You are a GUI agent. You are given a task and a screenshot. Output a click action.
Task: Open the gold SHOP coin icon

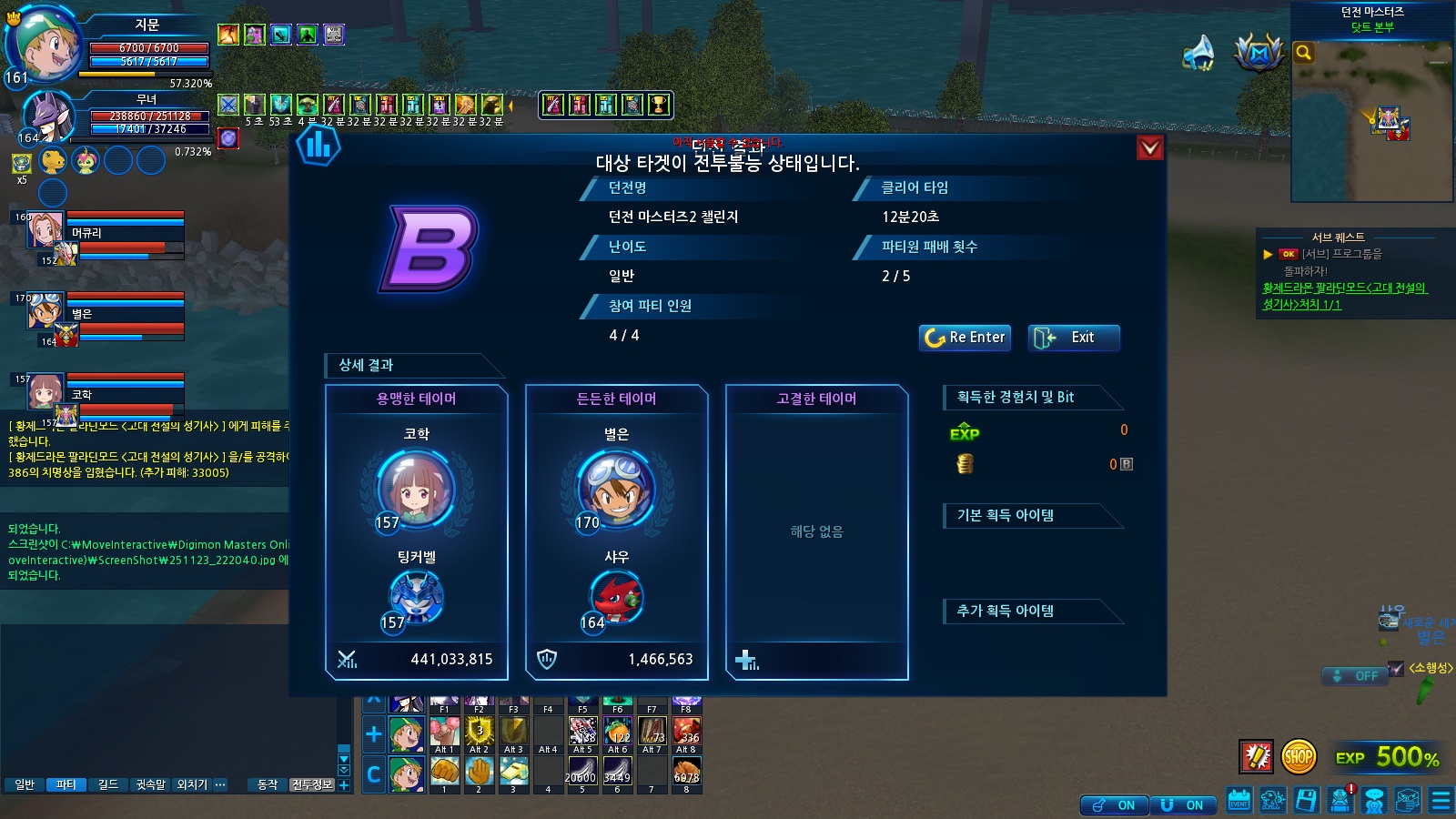pyautogui.click(x=1299, y=756)
